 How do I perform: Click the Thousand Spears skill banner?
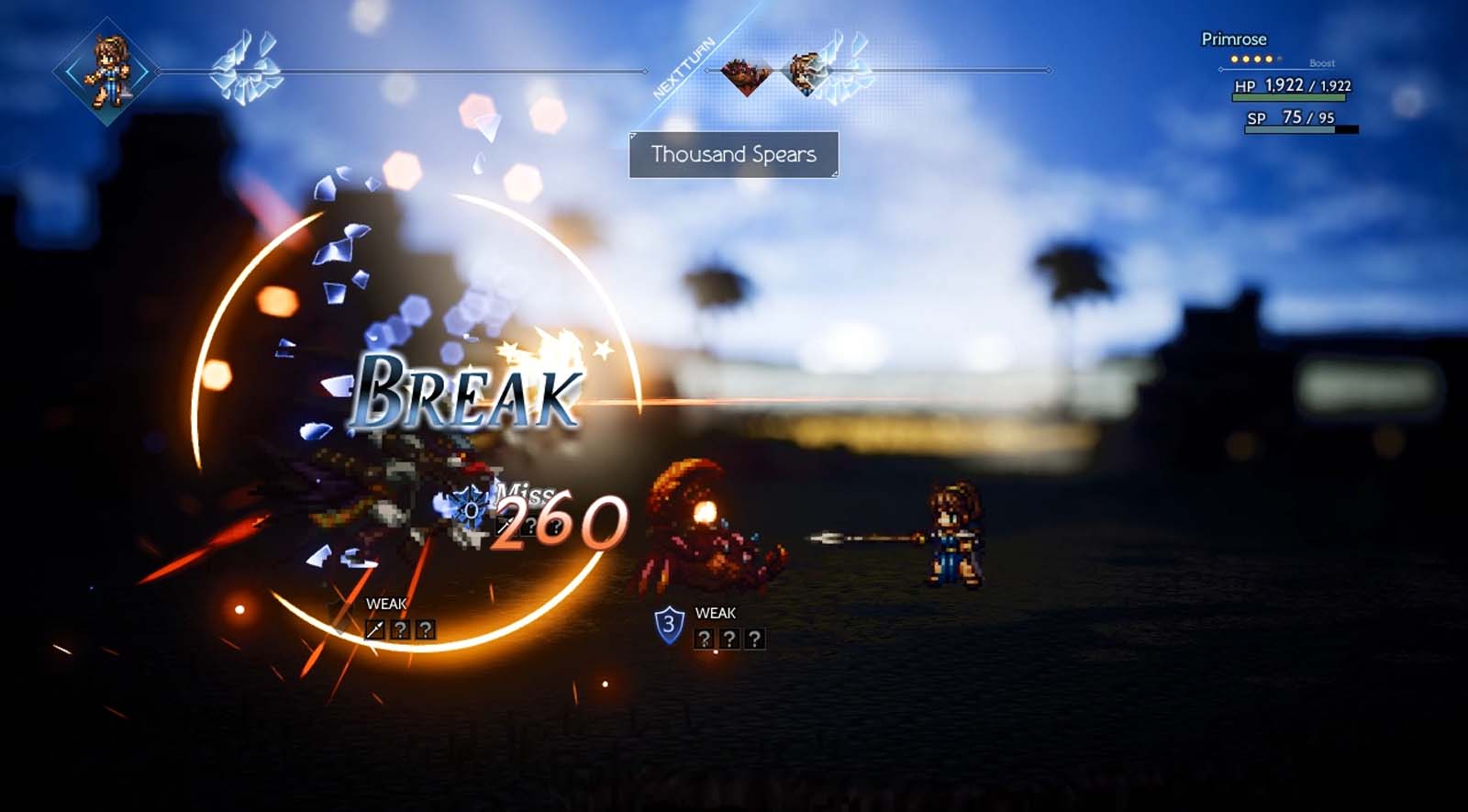[733, 155]
